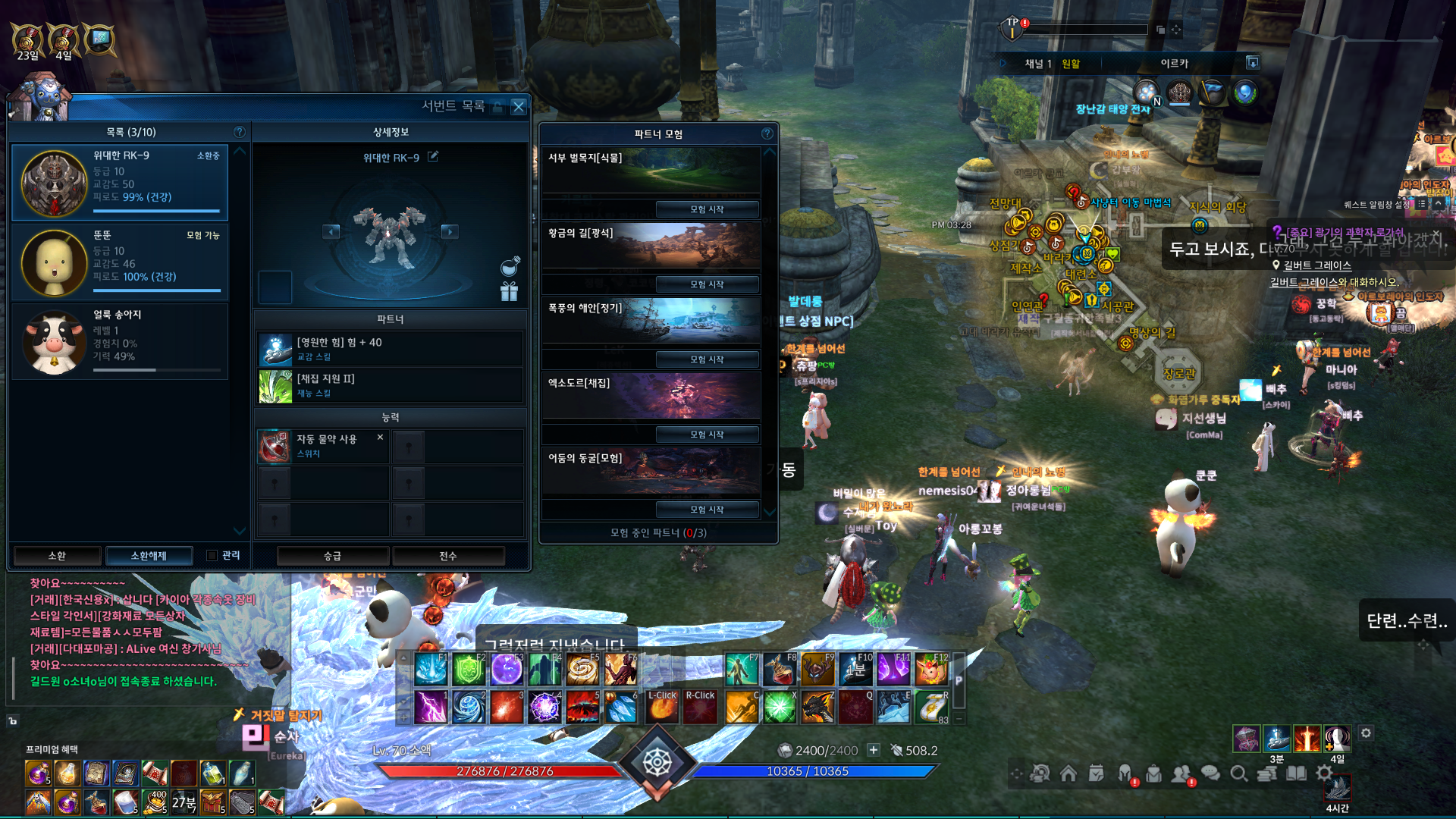
Task: Show the next servant model with right arrow
Action: (x=450, y=231)
